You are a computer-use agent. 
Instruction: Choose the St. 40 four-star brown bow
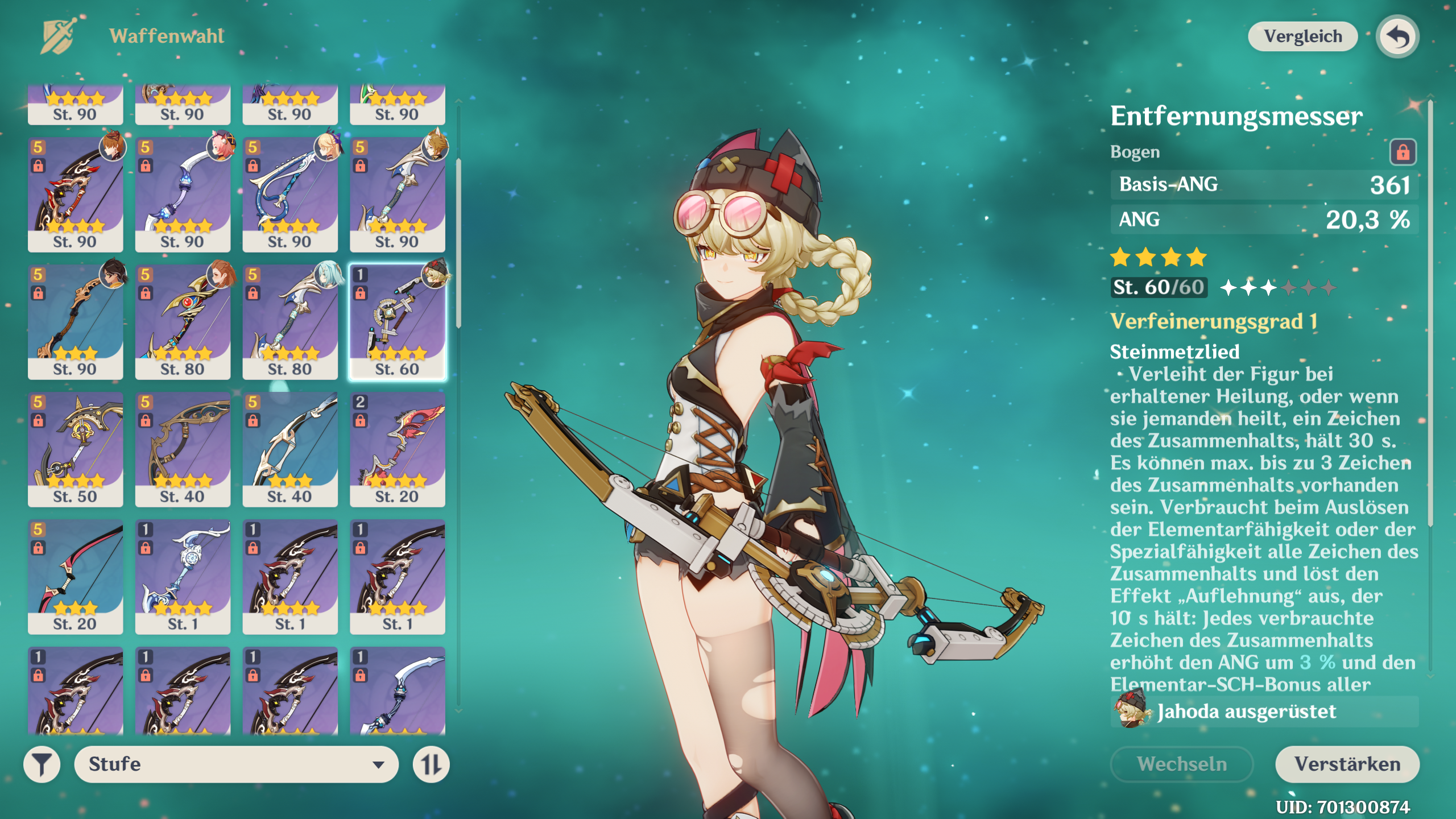[183, 449]
